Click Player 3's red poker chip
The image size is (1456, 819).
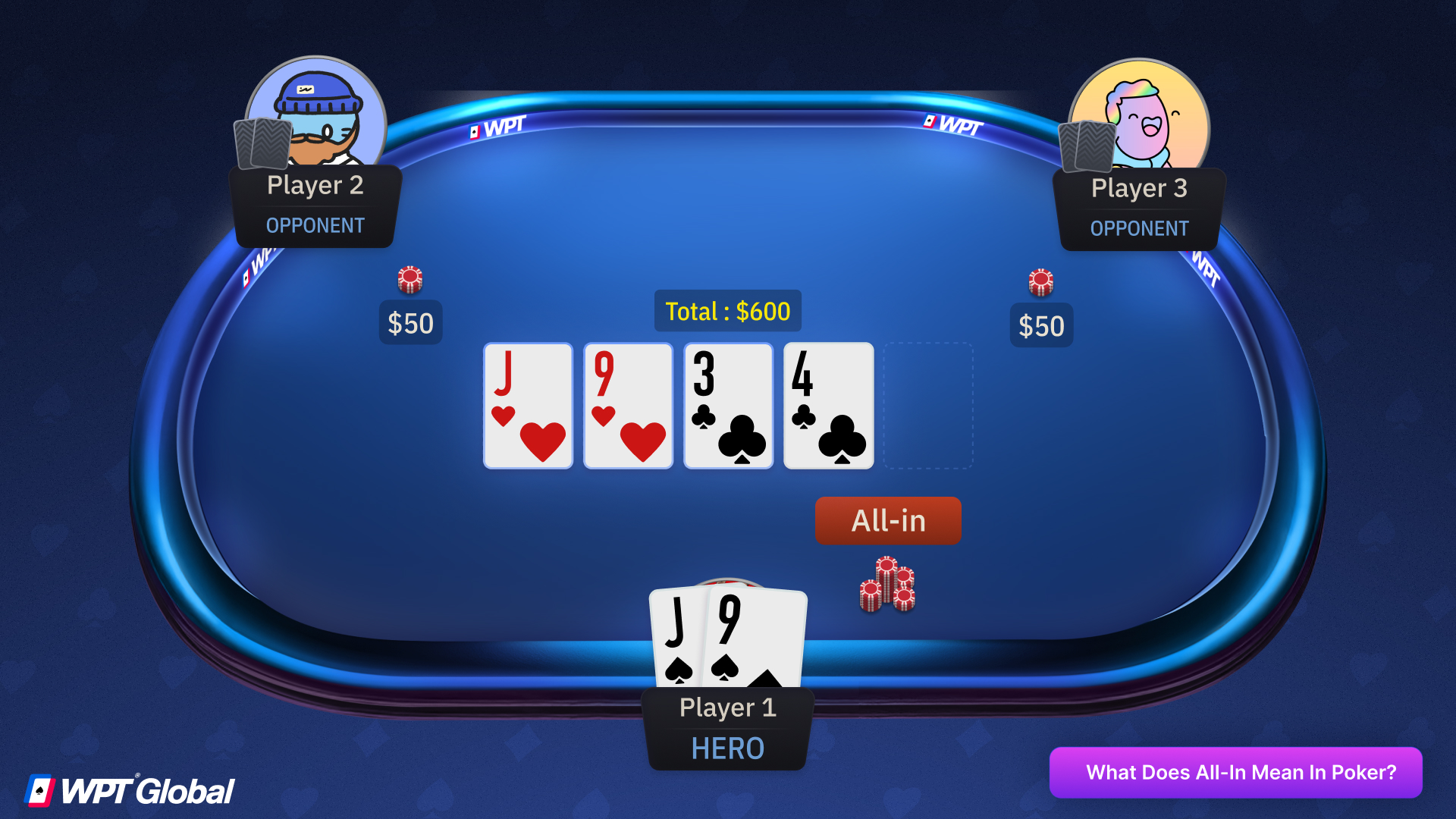tap(1041, 281)
